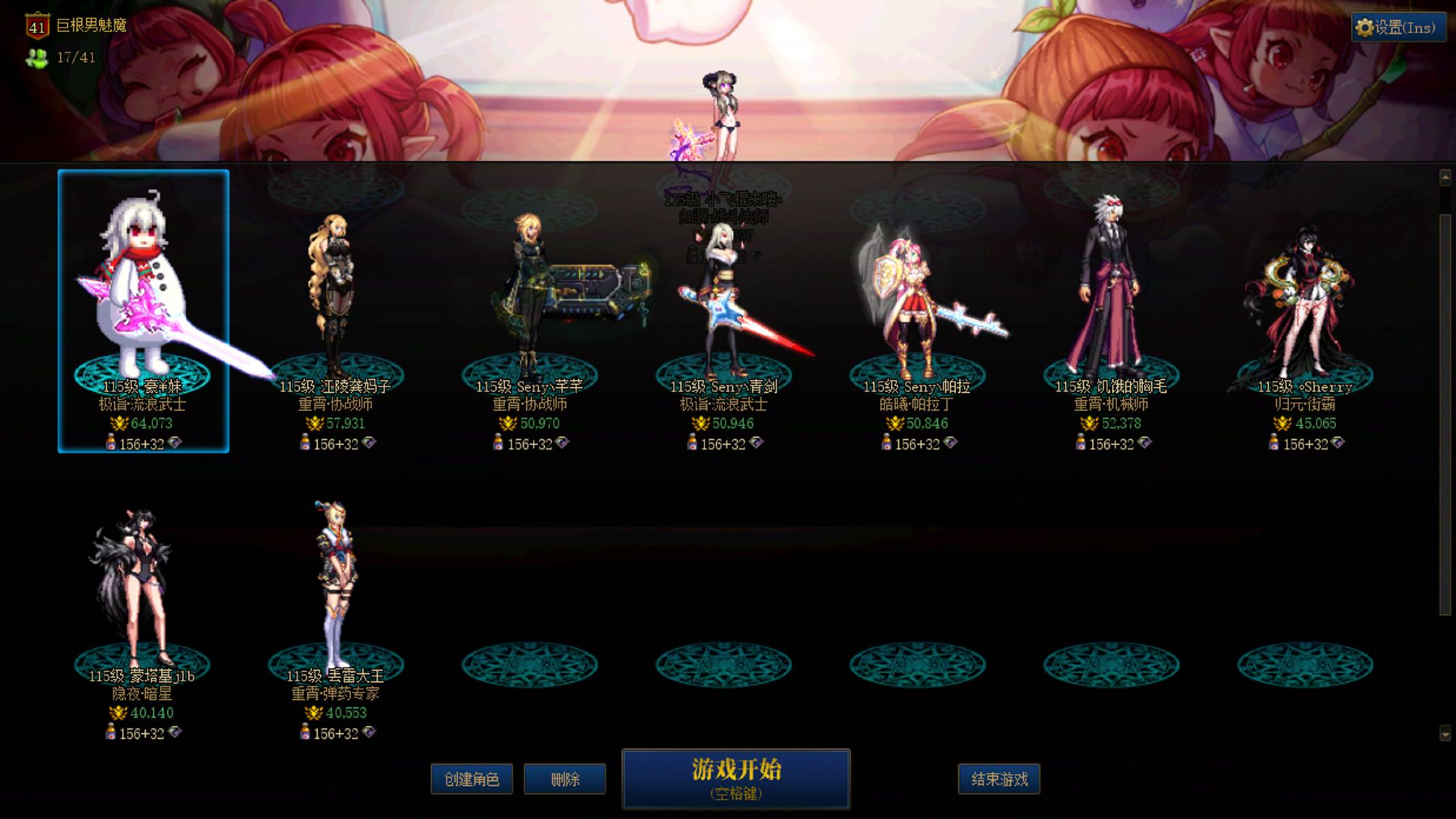Click the gear icon on the 设置(Ins) button
Image resolution: width=1456 pixels, height=819 pixels.
pos(1364,27)
